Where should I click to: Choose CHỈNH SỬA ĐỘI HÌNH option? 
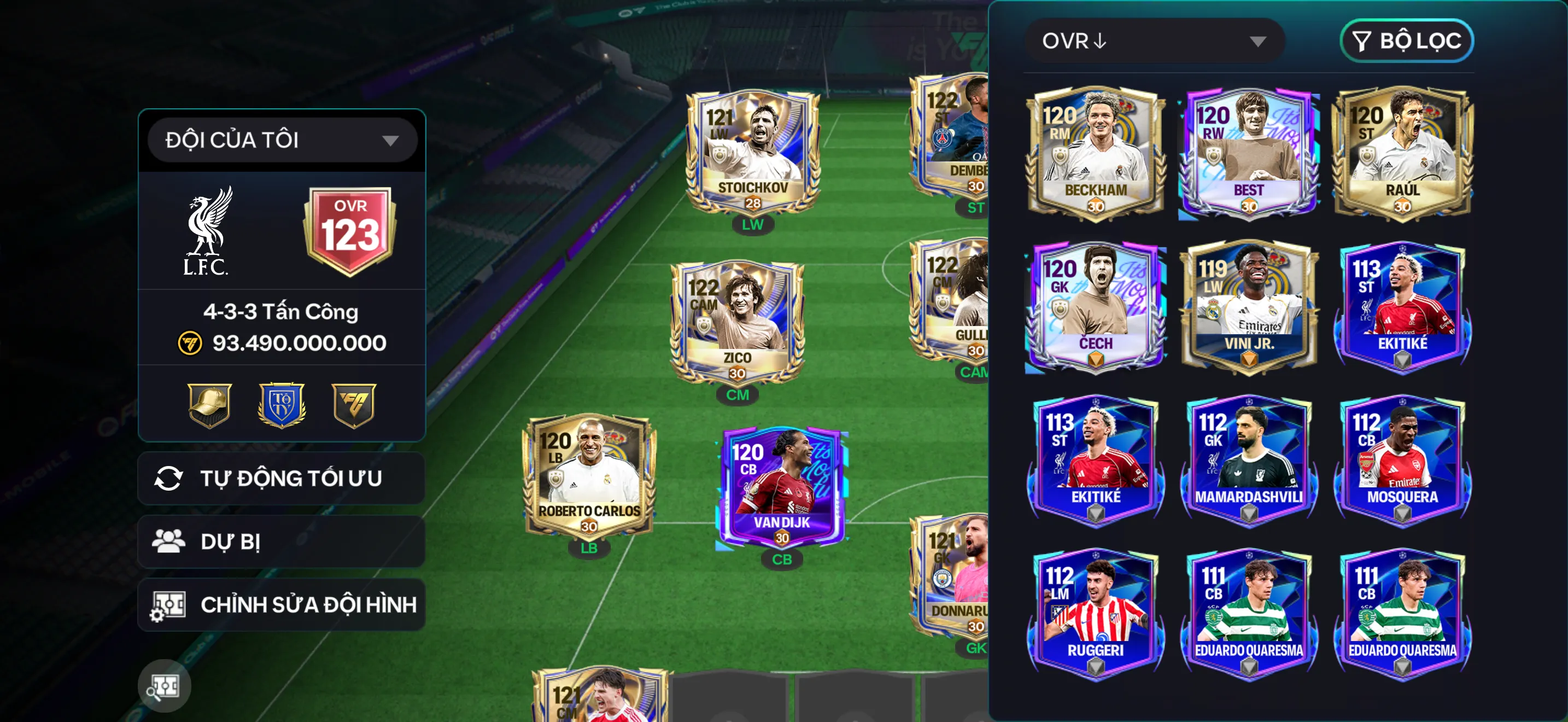pos(281,604)
